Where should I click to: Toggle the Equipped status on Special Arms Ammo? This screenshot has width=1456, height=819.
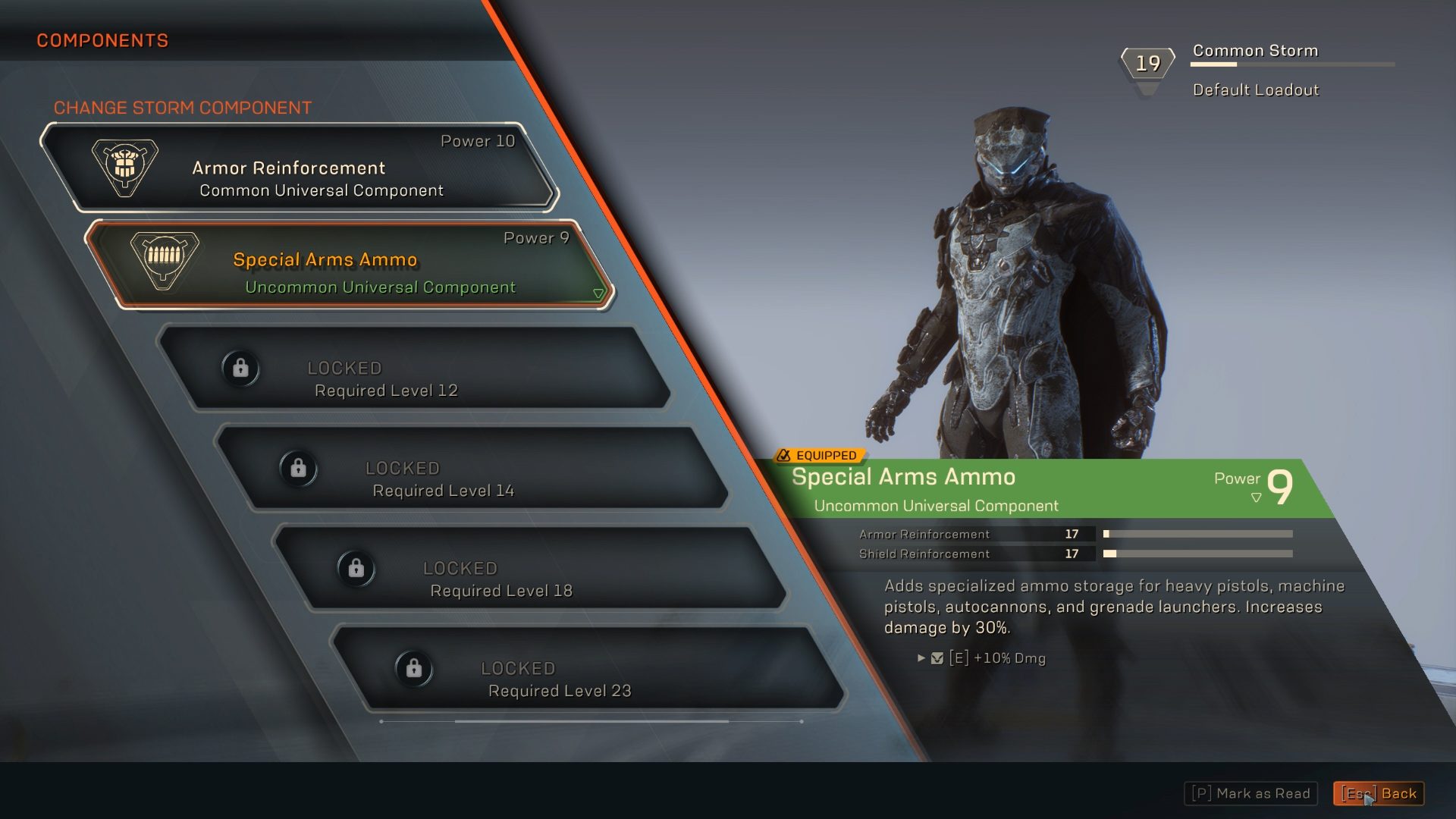pyautogui.click(x=825, y=456)
